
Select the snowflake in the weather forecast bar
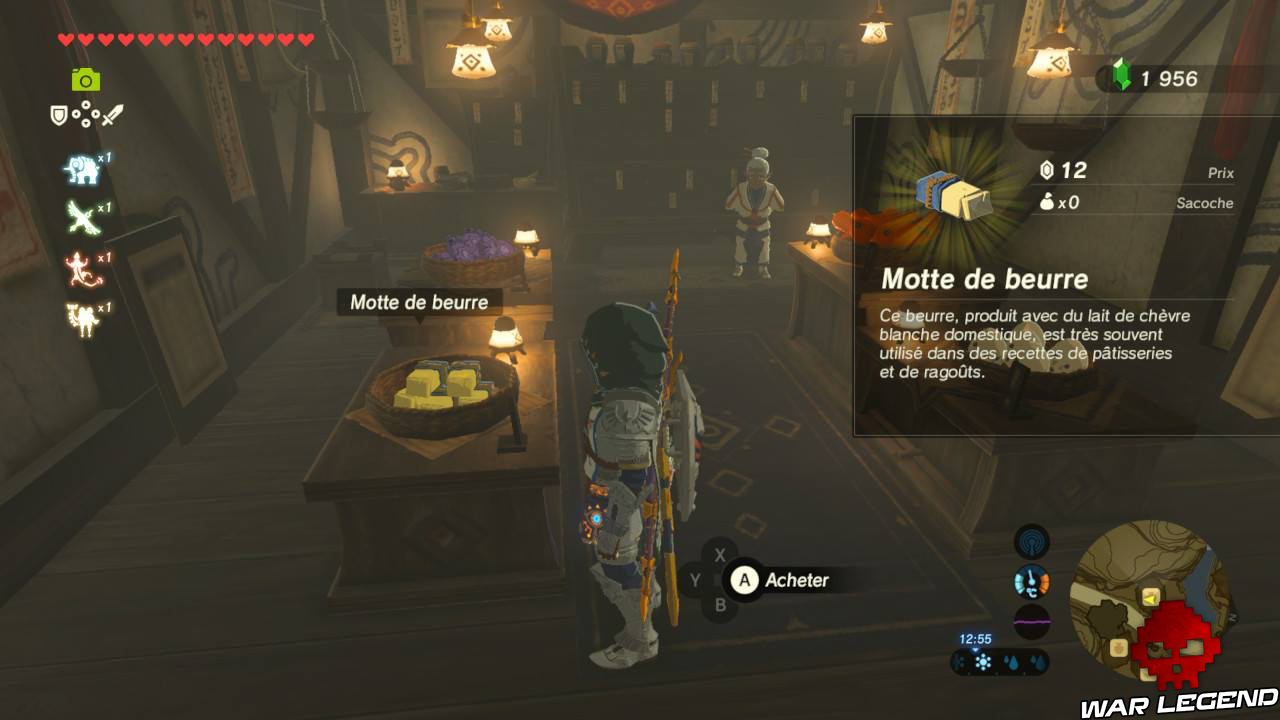(983, 662)
